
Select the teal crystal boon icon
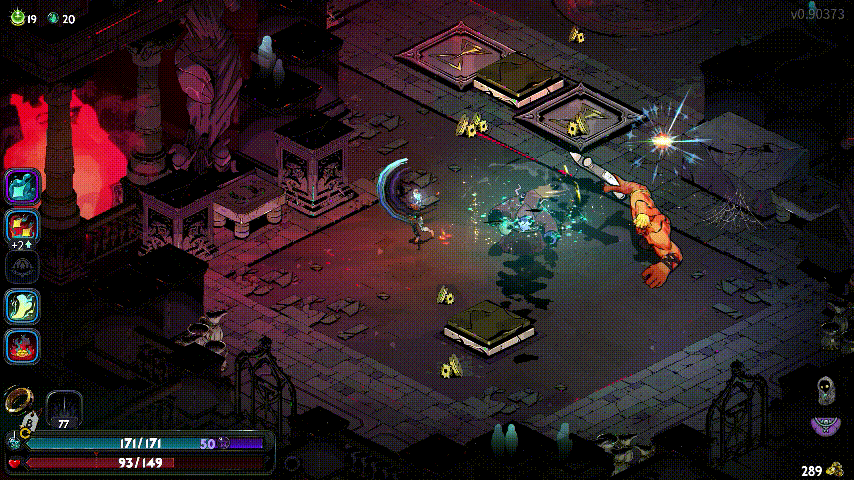22,186
